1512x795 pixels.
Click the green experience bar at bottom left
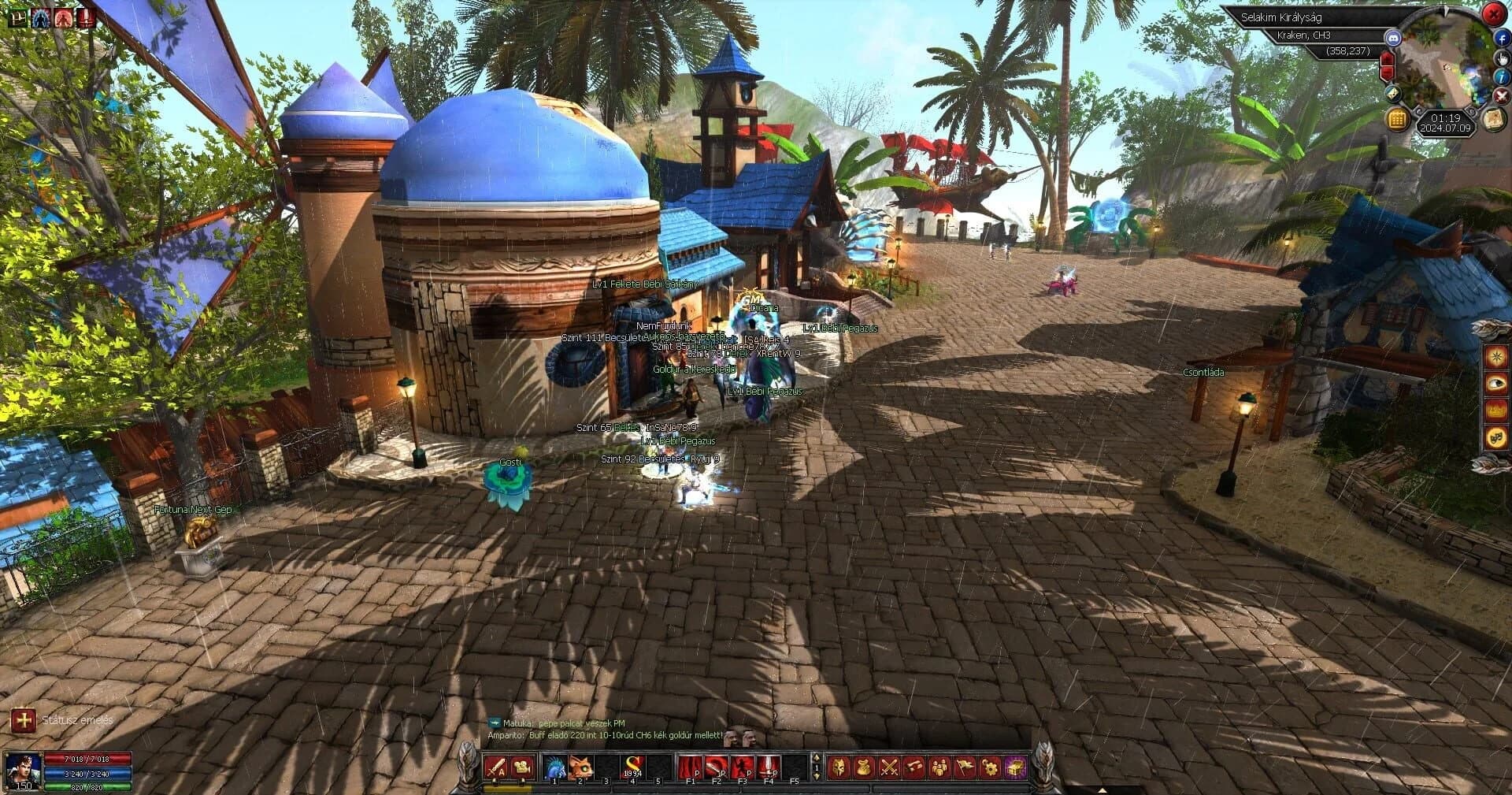(x=87, y=787)
